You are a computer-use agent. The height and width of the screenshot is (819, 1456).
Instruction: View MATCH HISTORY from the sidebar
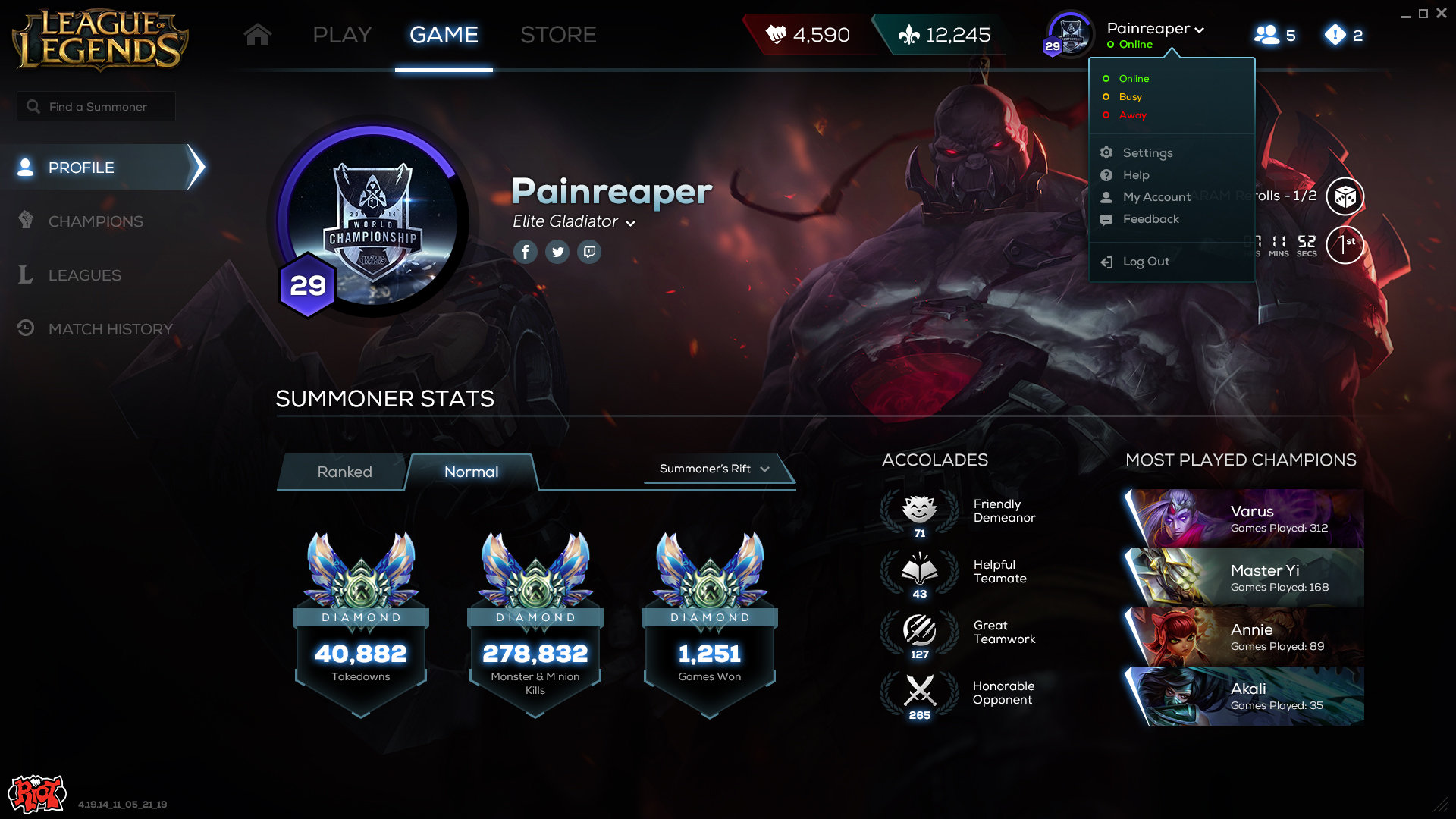[110, 329]
